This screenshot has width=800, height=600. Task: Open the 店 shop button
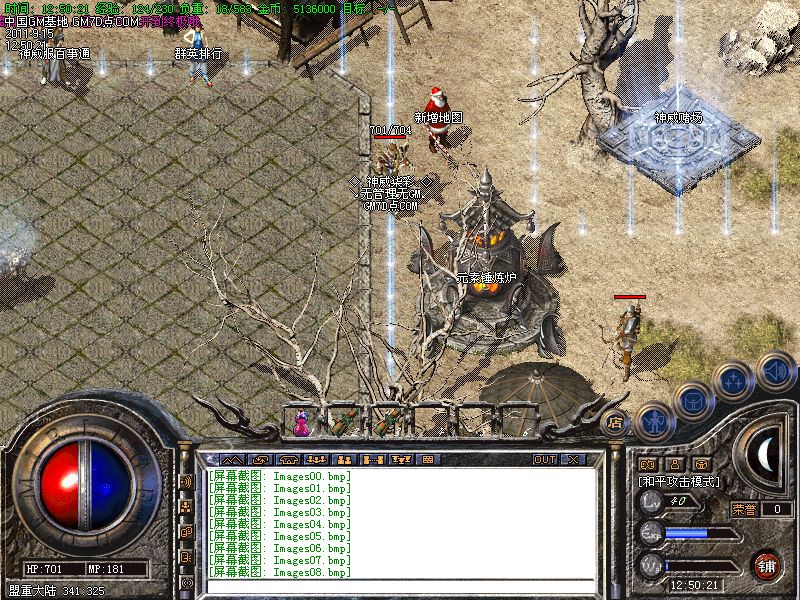(x=615, y=422)
